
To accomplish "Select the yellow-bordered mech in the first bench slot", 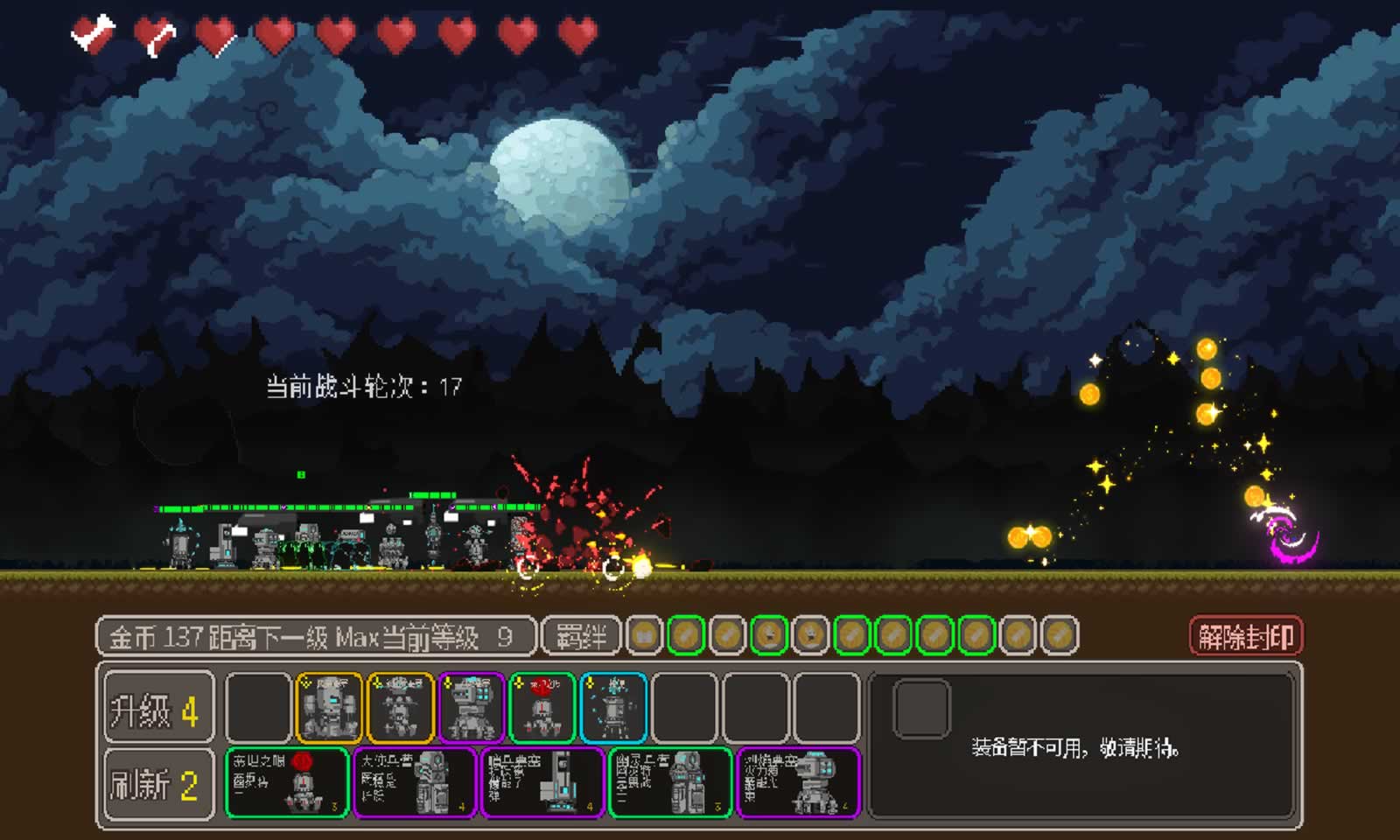I will (x=330, y=706).
